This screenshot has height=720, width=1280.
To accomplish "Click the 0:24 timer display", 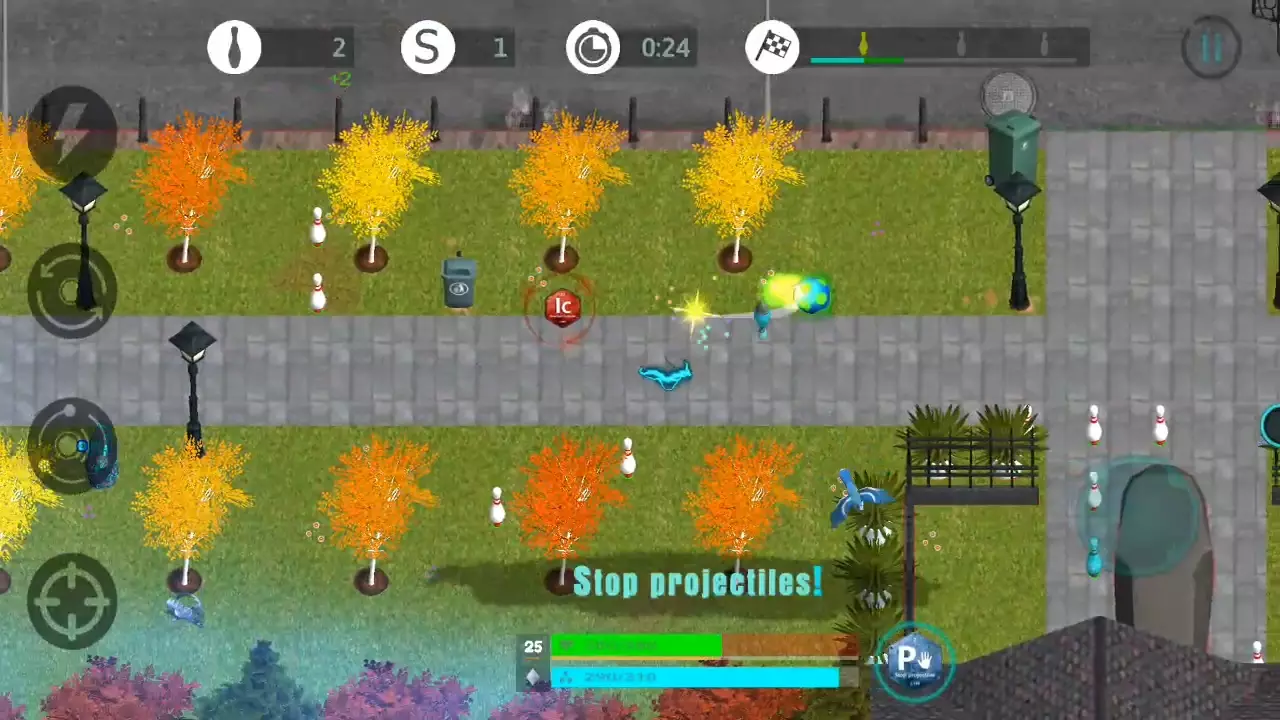I will pos(664,47).
